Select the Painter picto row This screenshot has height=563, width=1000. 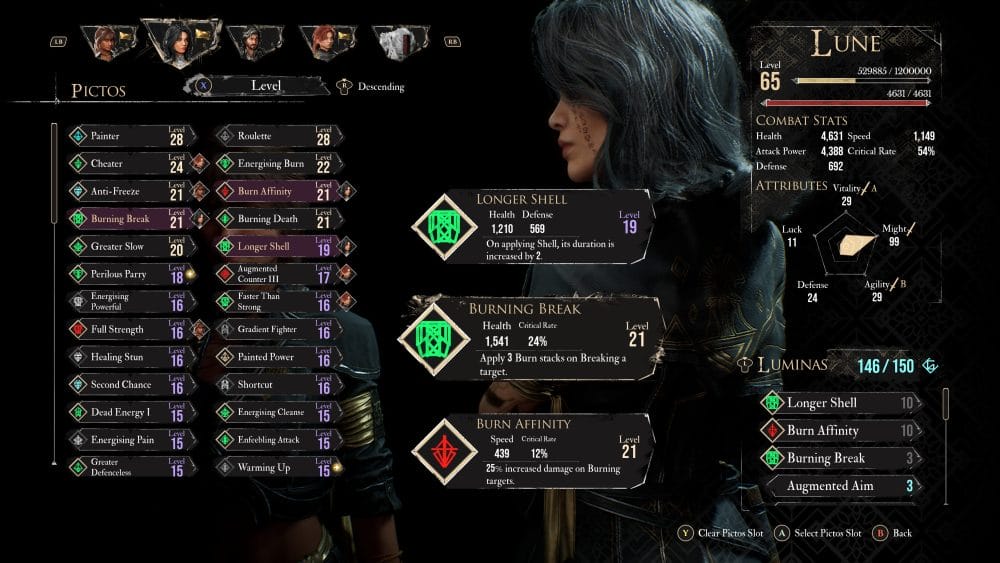[130, 136]
